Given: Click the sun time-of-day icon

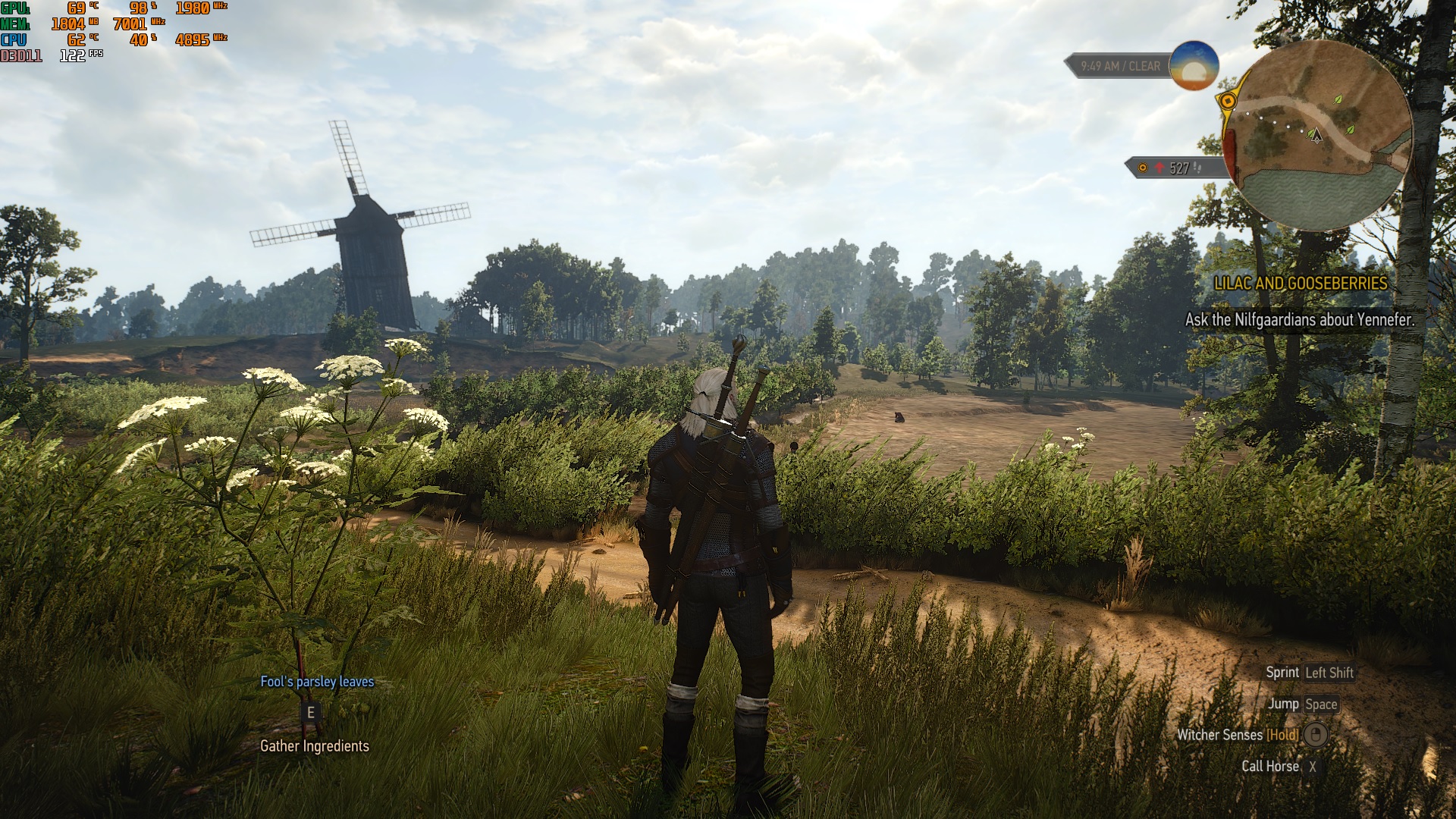Looking at the screenshot, I should tap(1194, 66).
